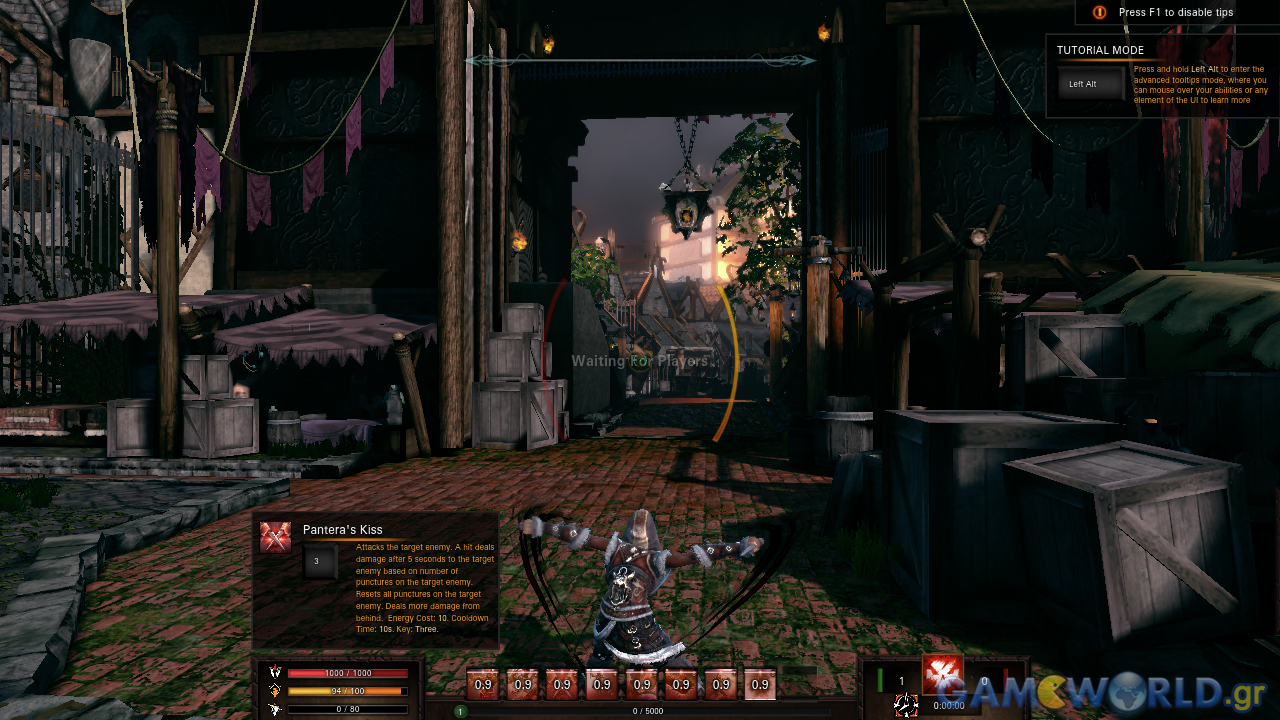Click the Pantera's Kiss ability icon in tooltip
The width and height of the screenshot is (1280, 720).
(x=275, y=537)
